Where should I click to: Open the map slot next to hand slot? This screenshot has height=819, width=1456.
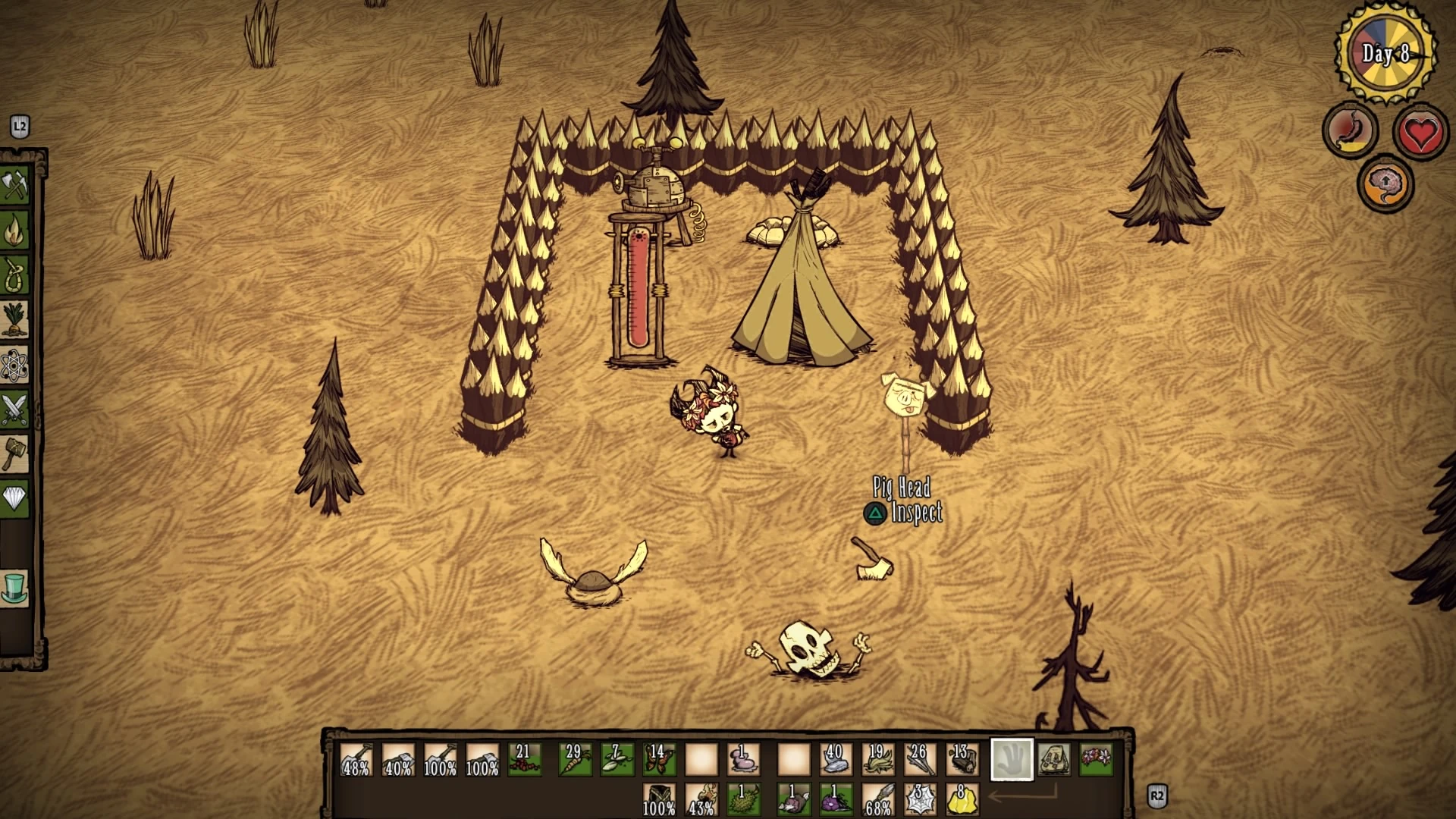point(1053,758)
